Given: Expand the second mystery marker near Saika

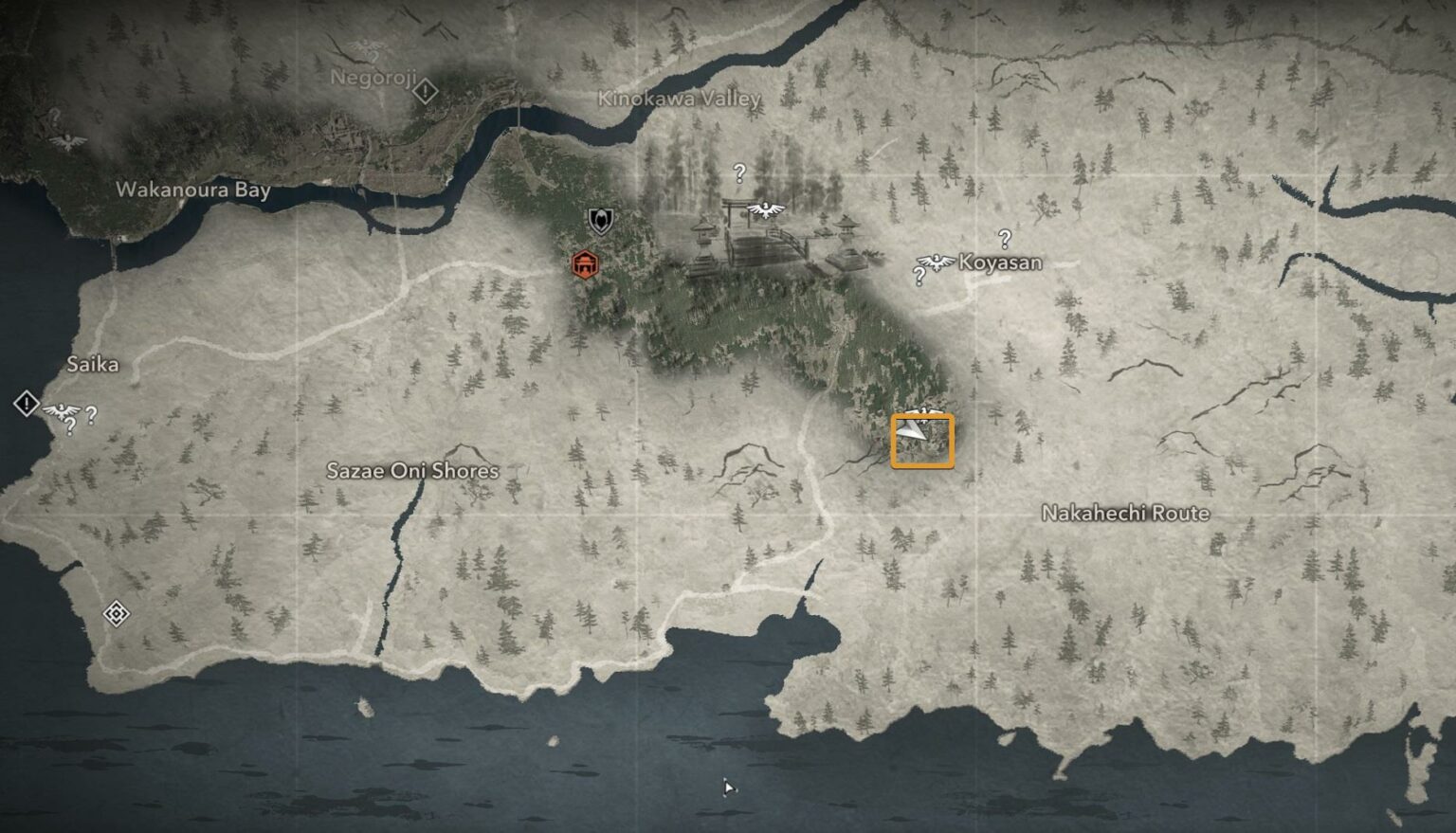Looking at the screenshot, I should pos(89,413).
